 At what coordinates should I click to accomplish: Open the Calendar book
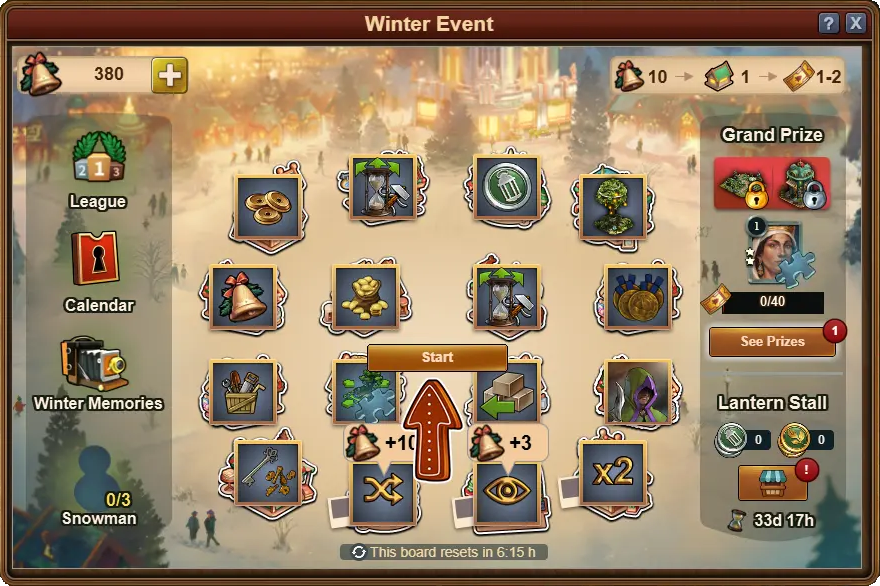pos(97,260)
